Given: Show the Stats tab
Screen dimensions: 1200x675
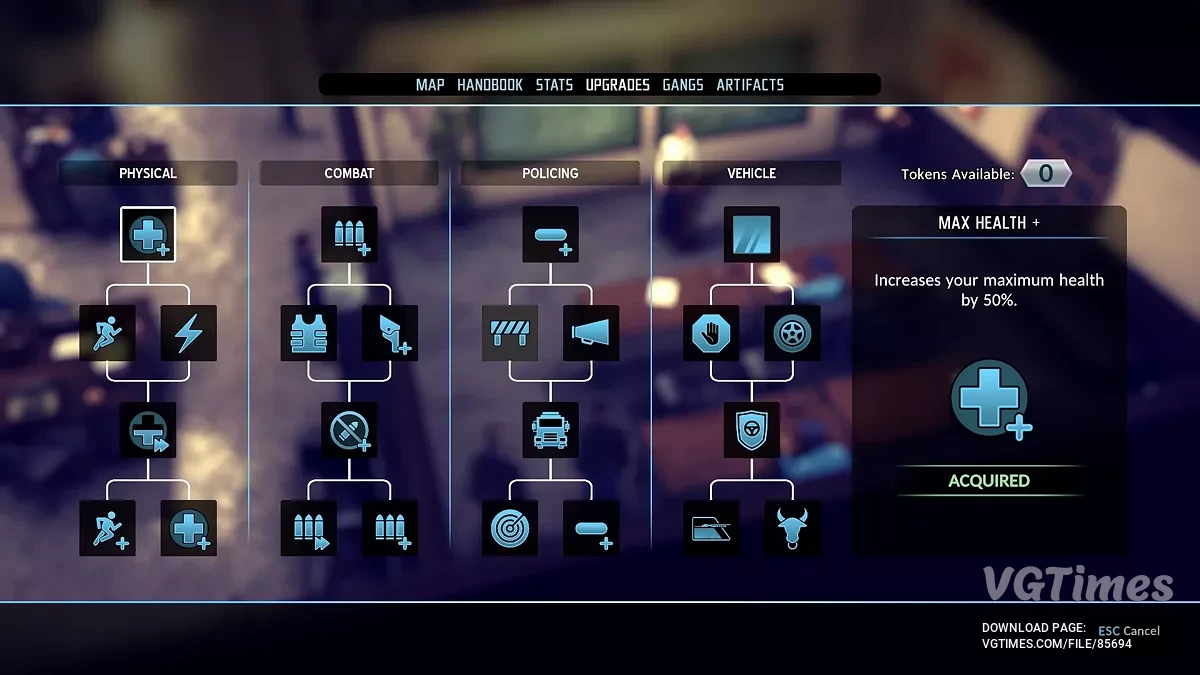Looking at the screenshot, I should pos(554,85).
